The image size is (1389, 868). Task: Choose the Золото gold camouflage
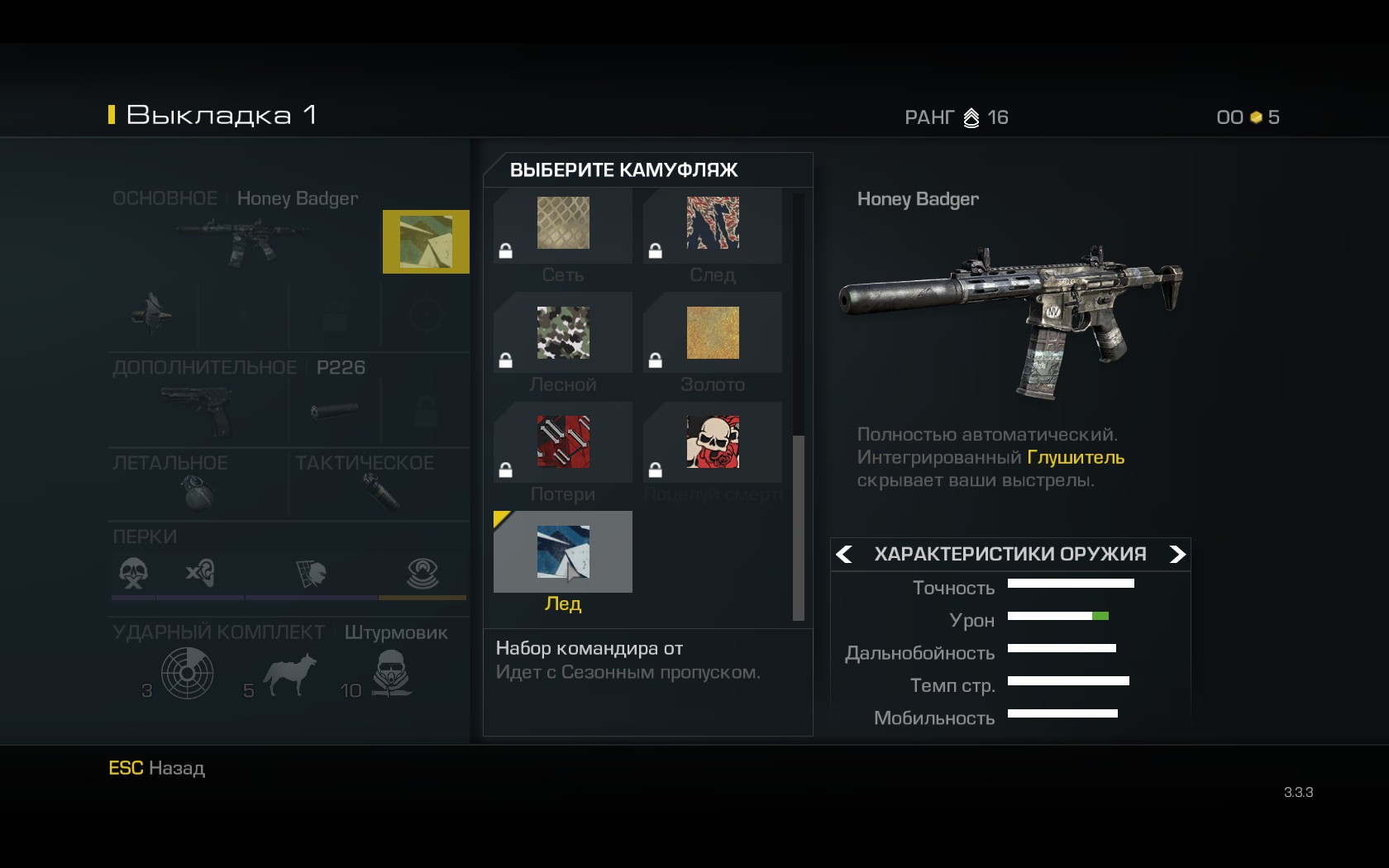point(713,333)
